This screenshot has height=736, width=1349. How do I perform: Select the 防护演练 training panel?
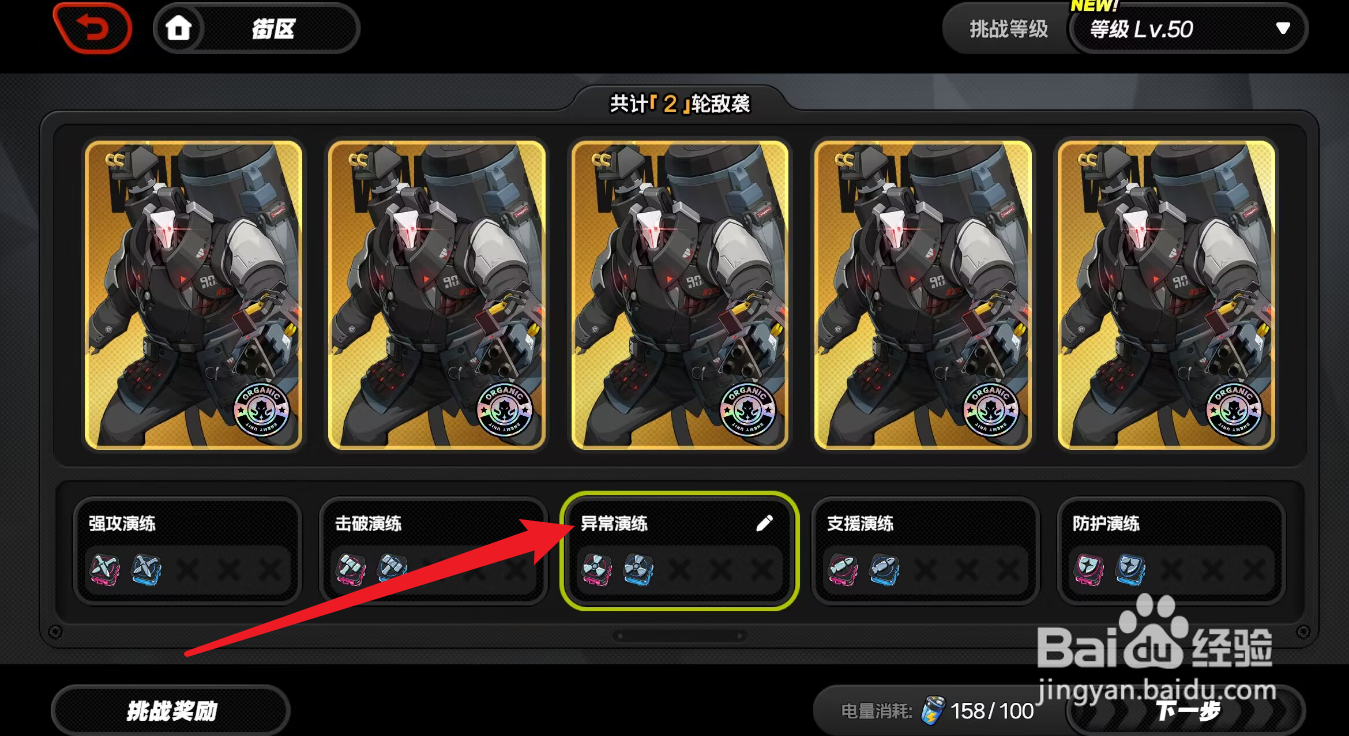click(x=1171, y=550)
